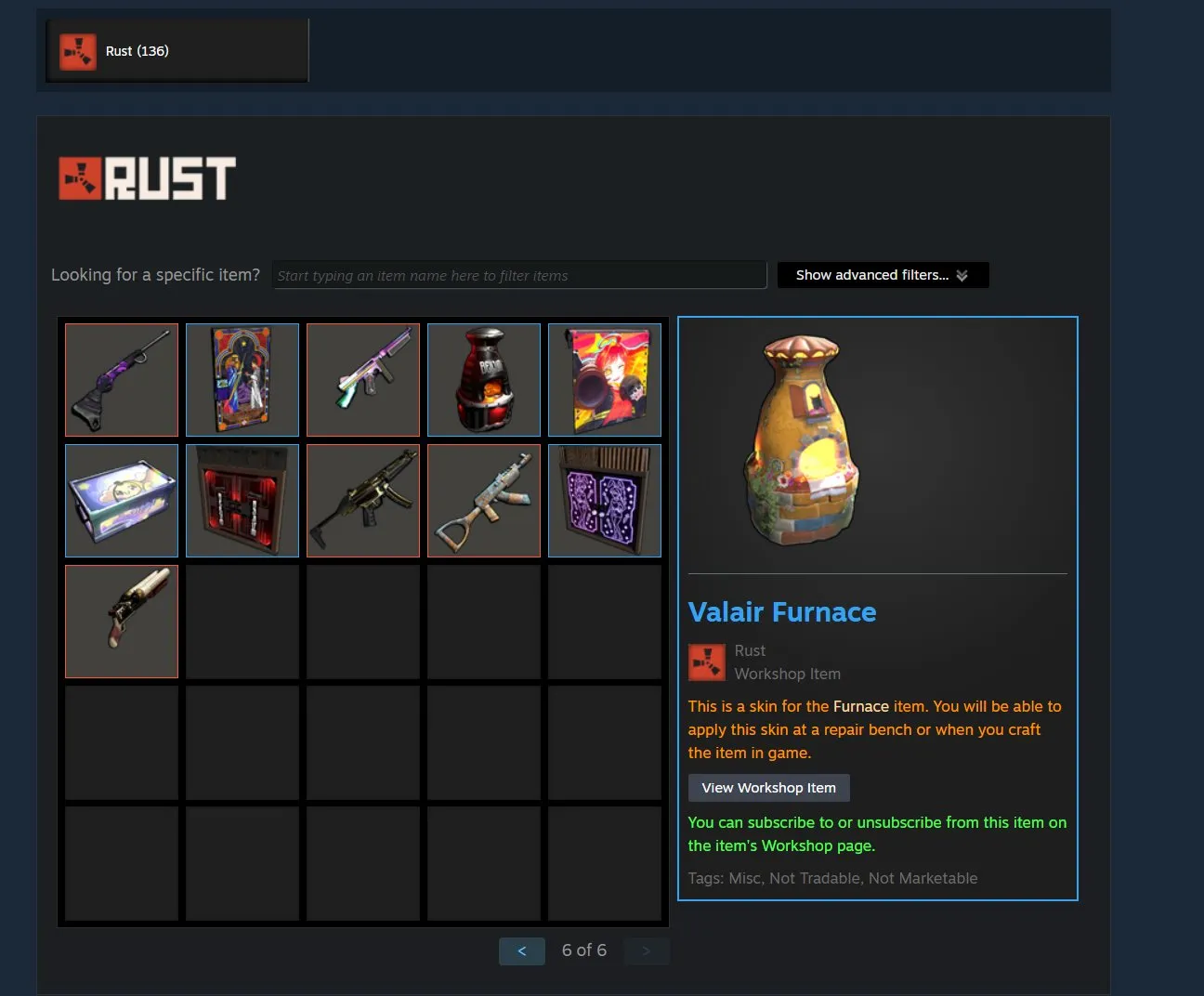Select the golden MP5 skin icon

[362, 500]
